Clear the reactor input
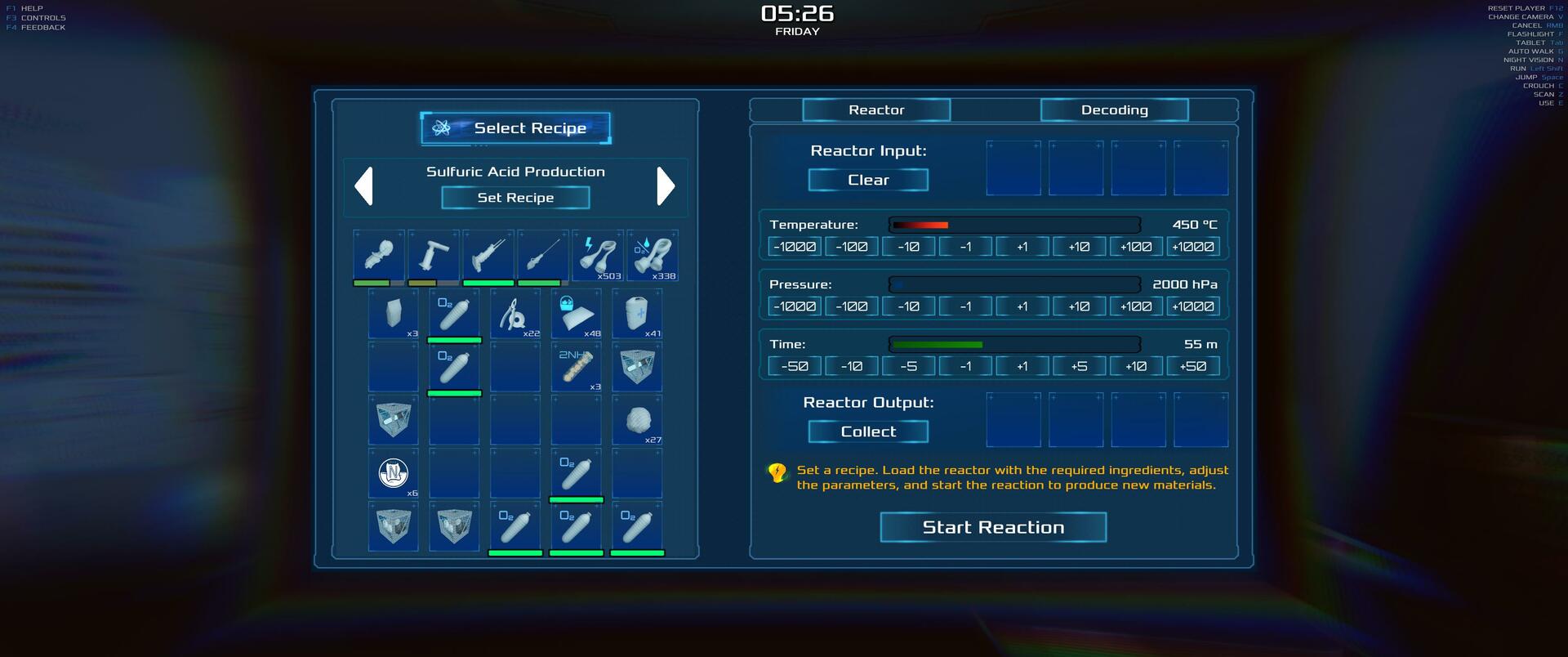Screen dimensions: 1568x657 [x=868, y=180]
